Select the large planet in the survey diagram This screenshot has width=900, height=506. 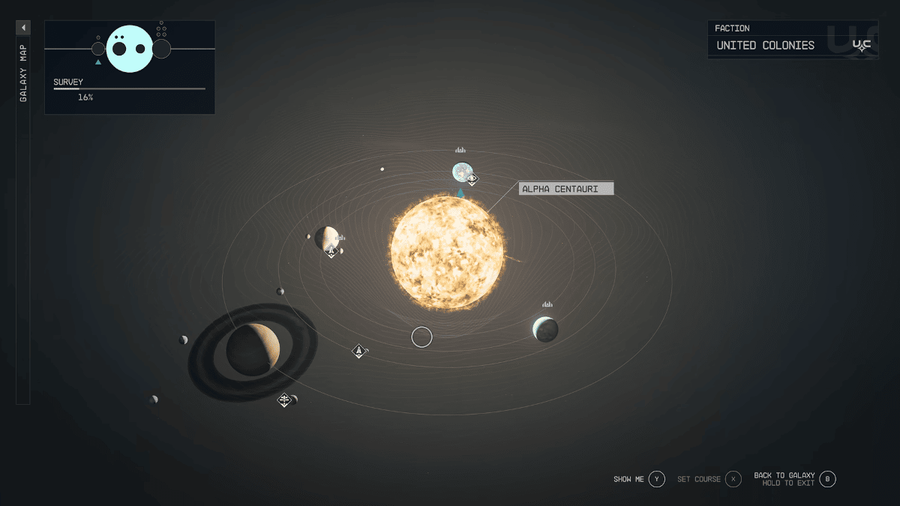tap(130, 48)
